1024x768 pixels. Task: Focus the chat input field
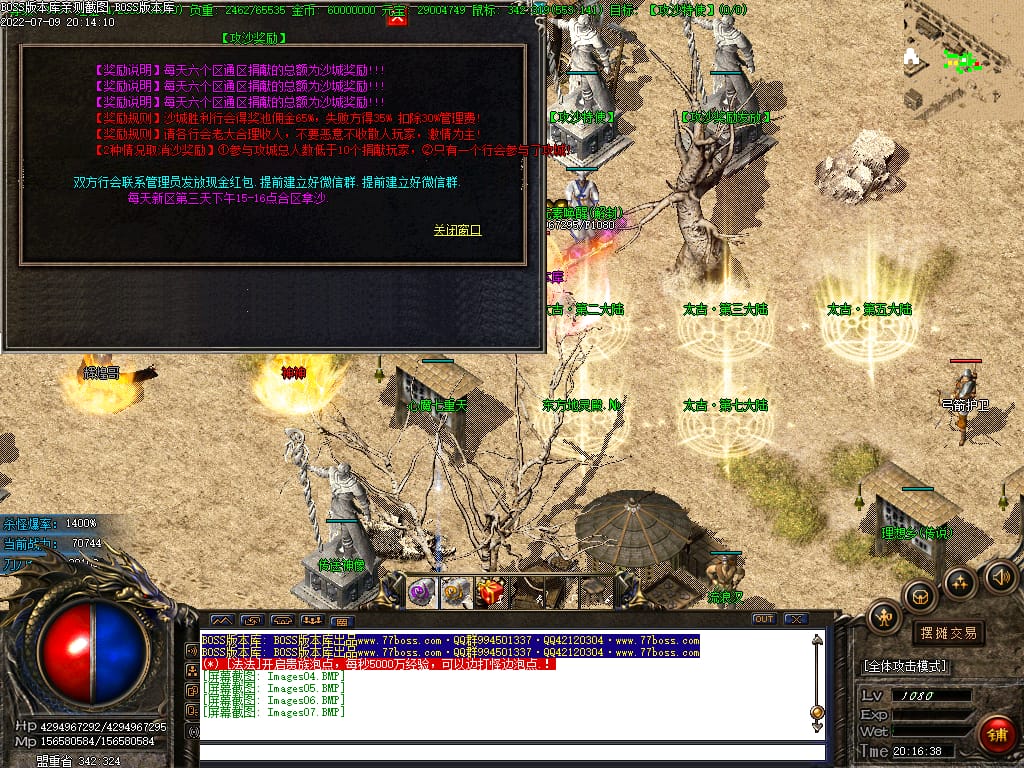tap(512, 753)
